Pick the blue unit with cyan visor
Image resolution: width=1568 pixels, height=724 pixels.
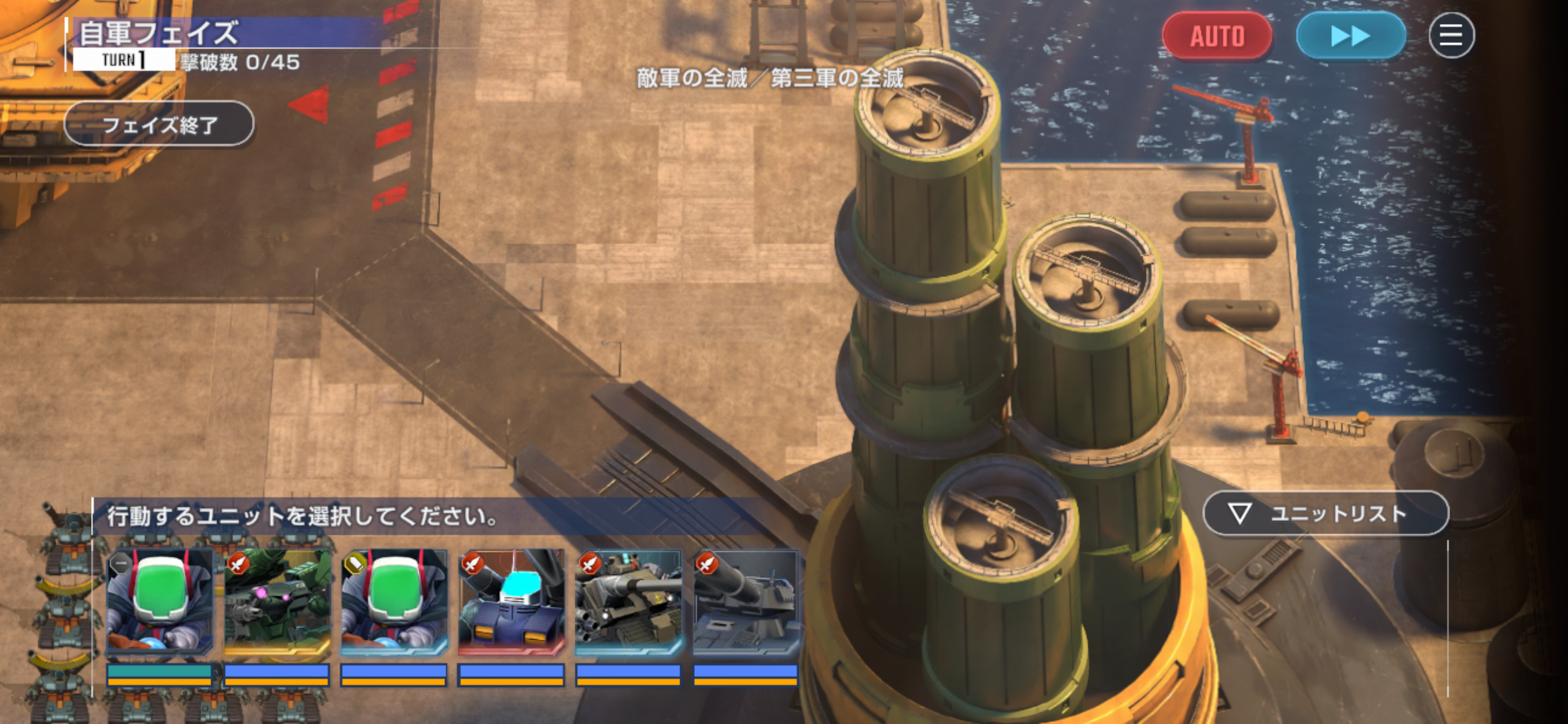point(511,601)
